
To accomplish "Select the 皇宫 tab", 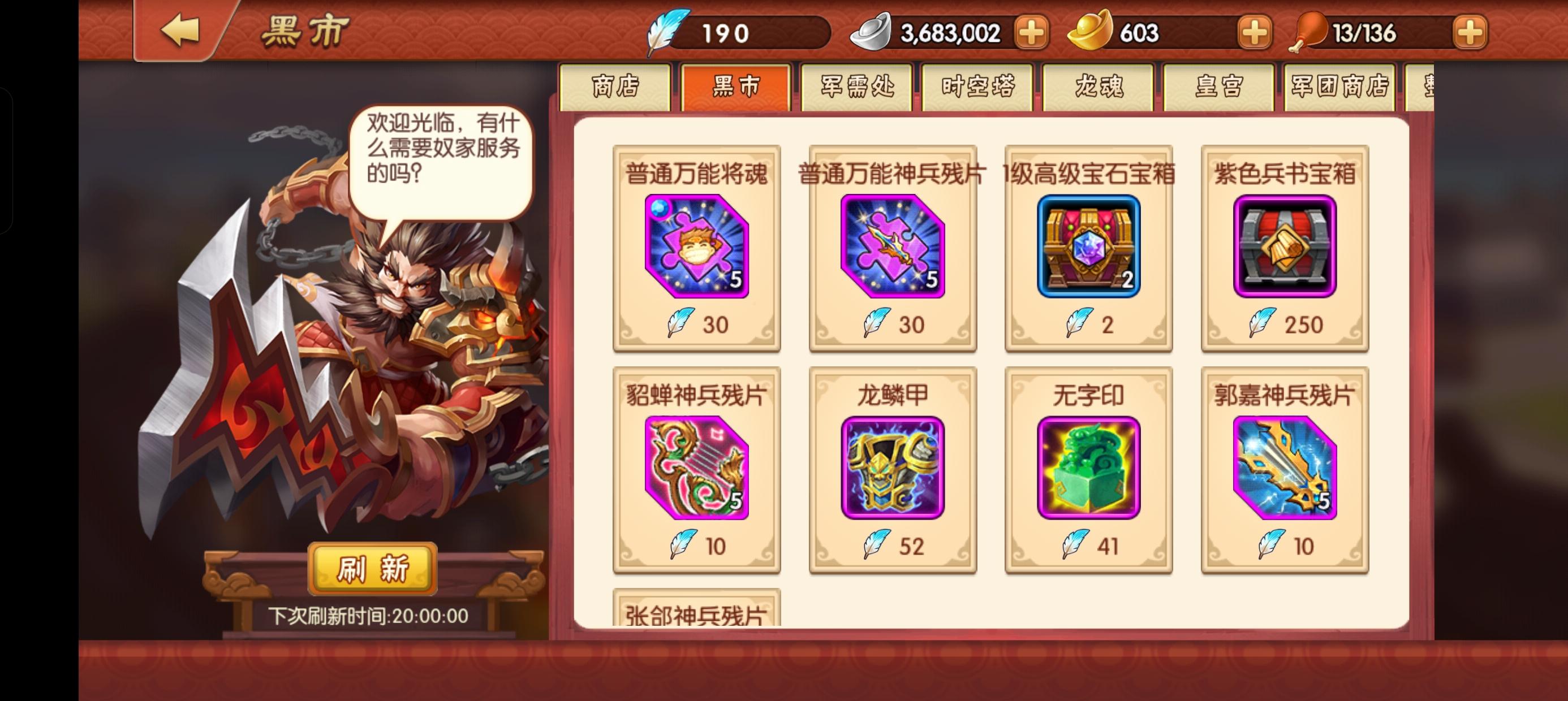I will point(1218,86).
